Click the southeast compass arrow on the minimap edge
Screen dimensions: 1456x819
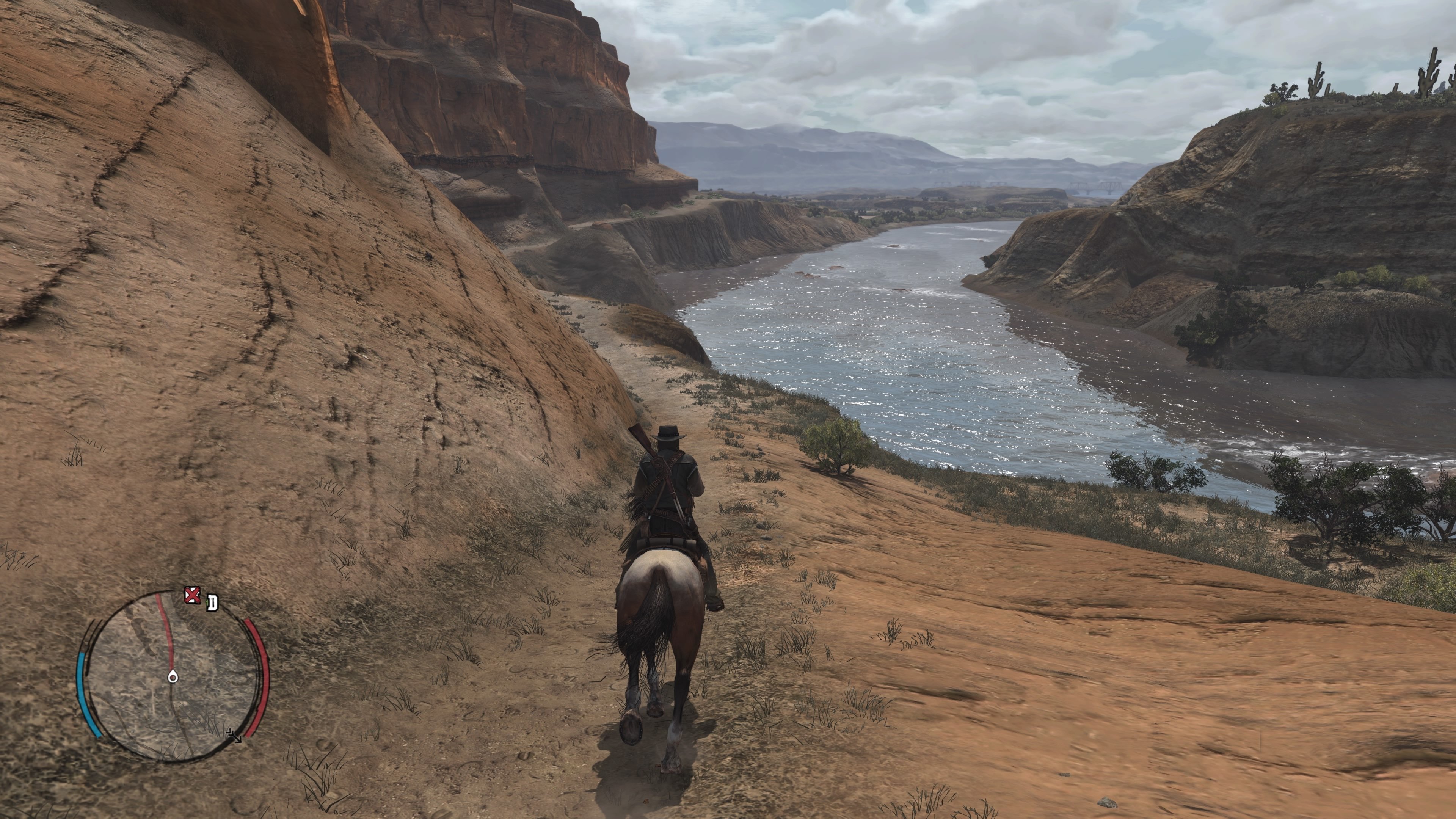235,737
